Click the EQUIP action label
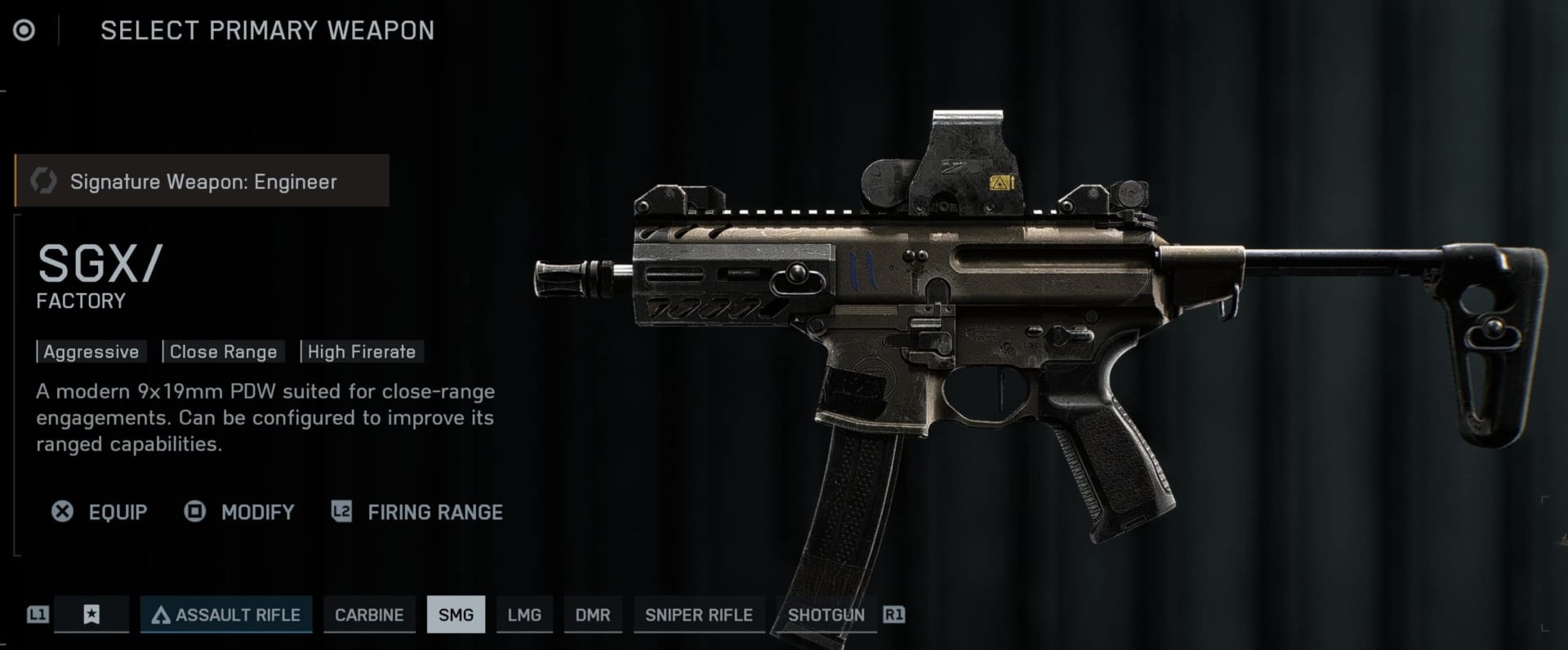 tap(117, 512)
